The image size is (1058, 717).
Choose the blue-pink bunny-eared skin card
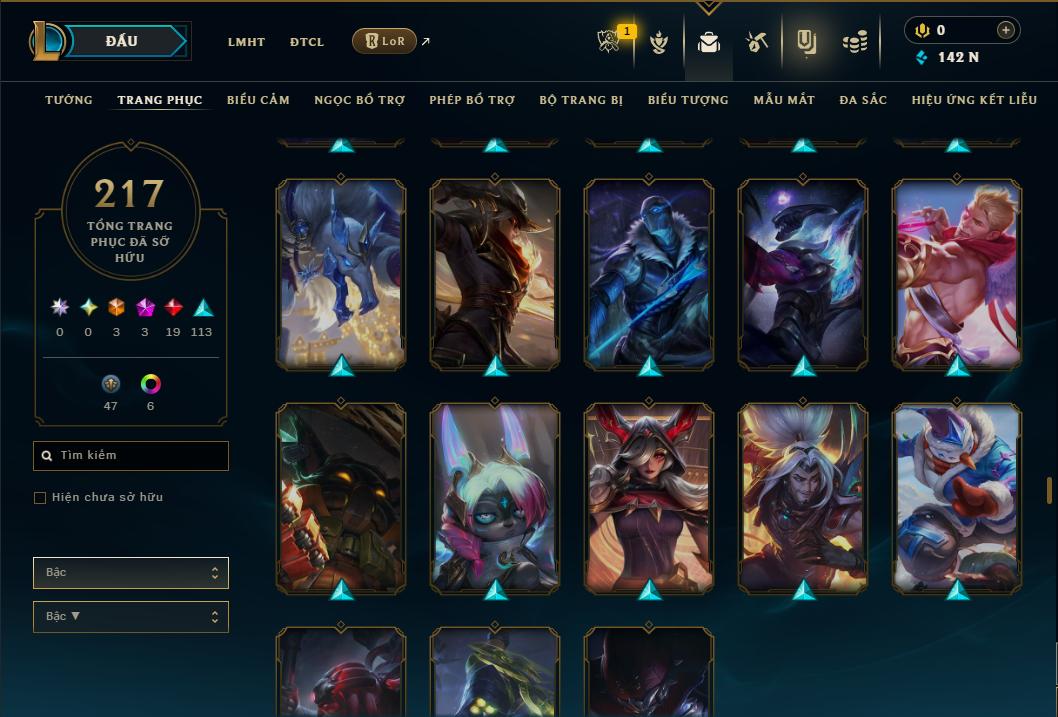coord(495,497)
